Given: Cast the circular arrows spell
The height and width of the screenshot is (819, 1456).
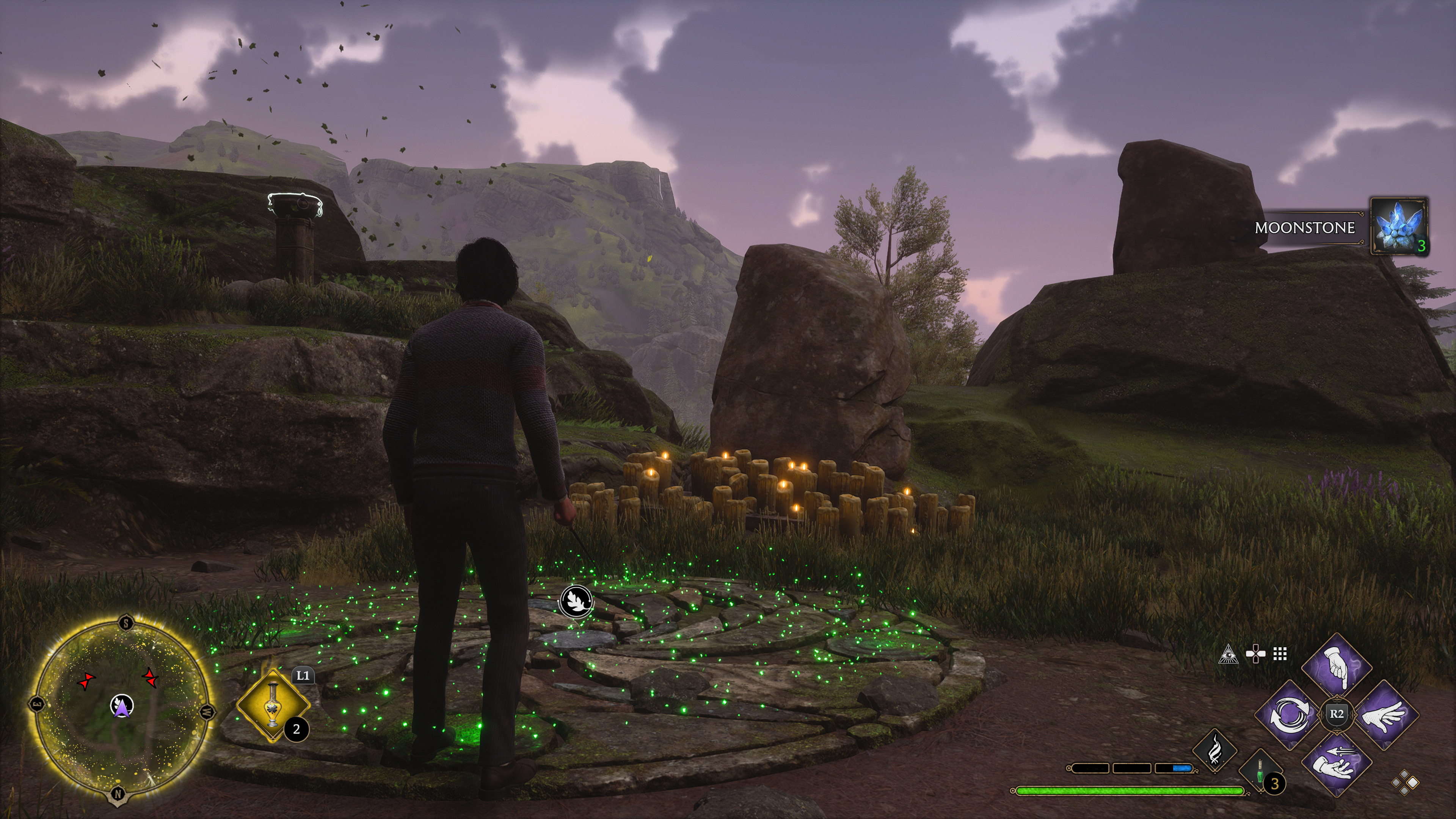Looking at the screenshot, I should [1289, 715].
